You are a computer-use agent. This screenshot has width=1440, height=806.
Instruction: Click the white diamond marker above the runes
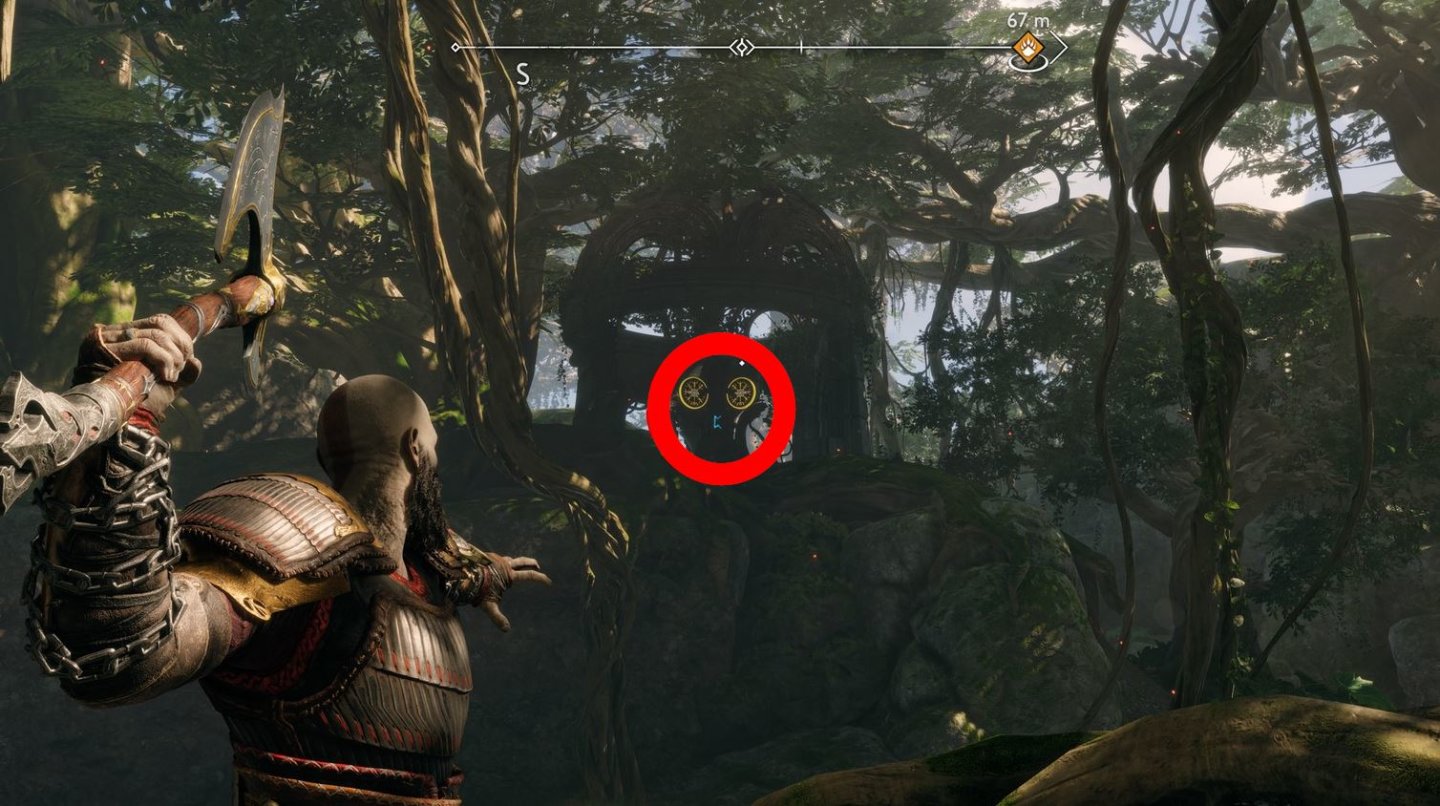[744, 365]
